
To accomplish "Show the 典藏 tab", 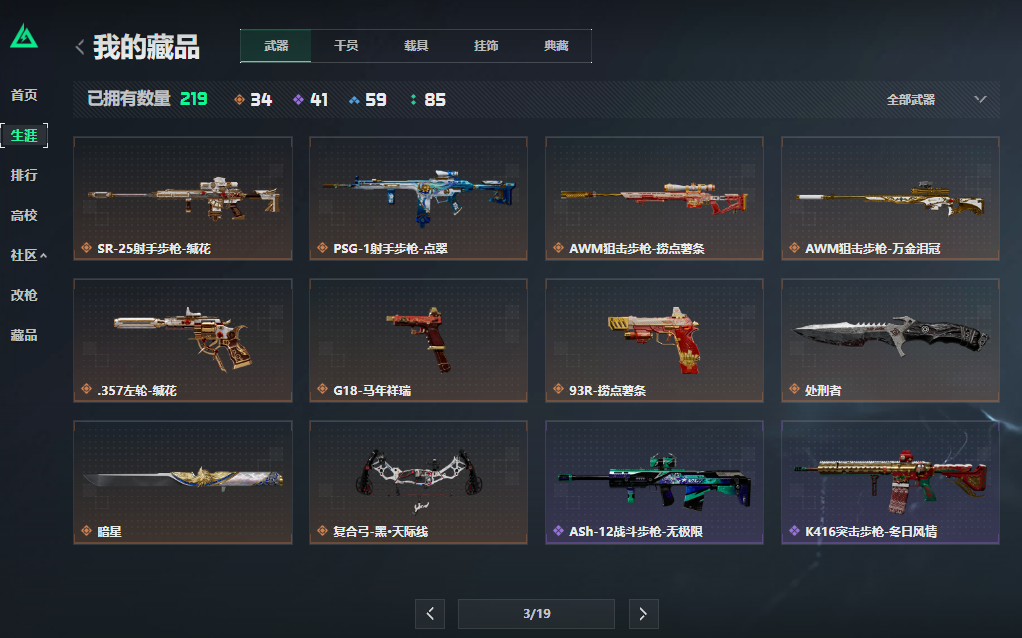I will [x=556, y=46].
